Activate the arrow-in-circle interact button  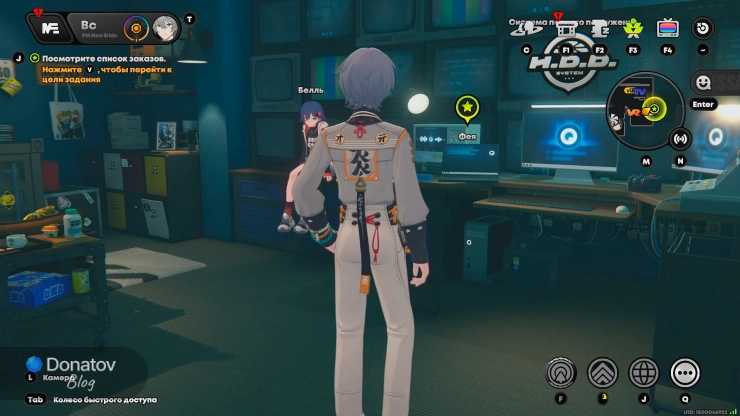tap(561, 373)
